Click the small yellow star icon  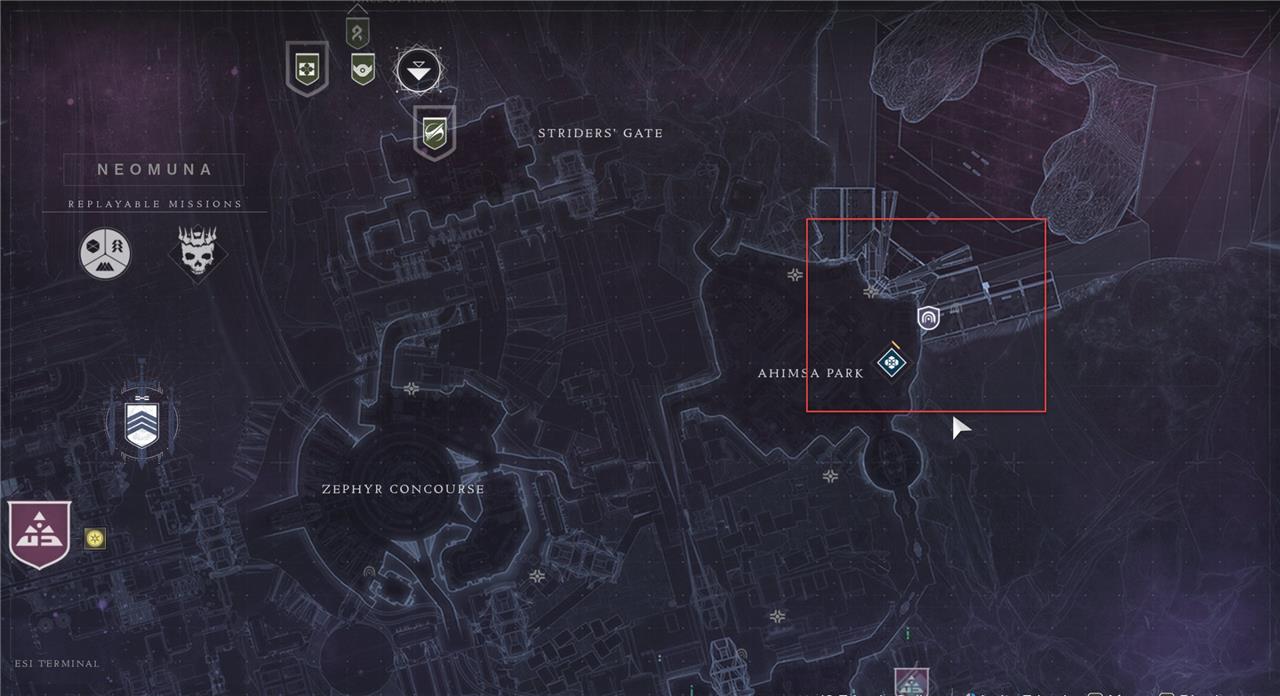coord(95,539)
